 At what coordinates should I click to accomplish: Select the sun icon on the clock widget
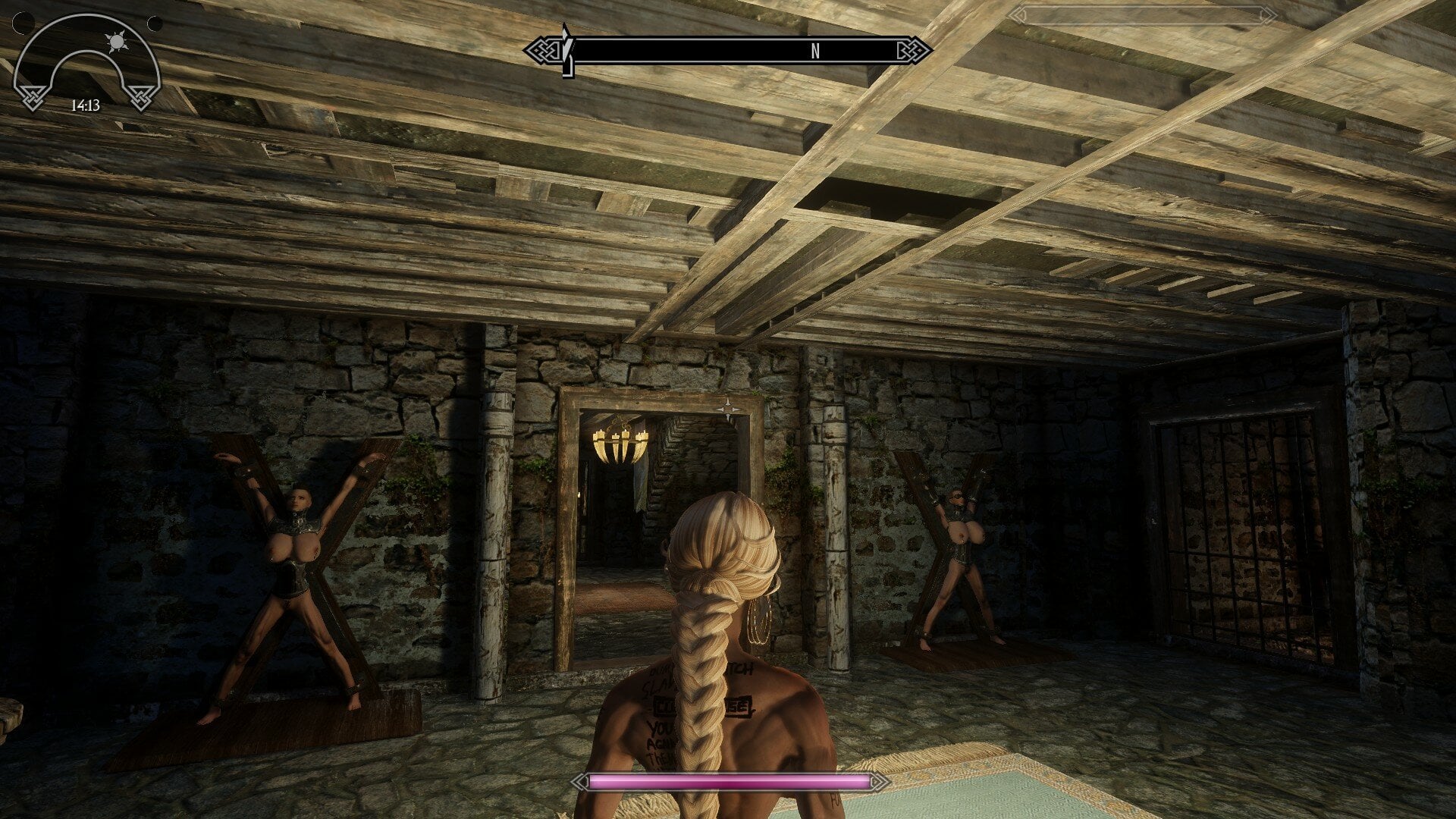[x=118, y=41]
